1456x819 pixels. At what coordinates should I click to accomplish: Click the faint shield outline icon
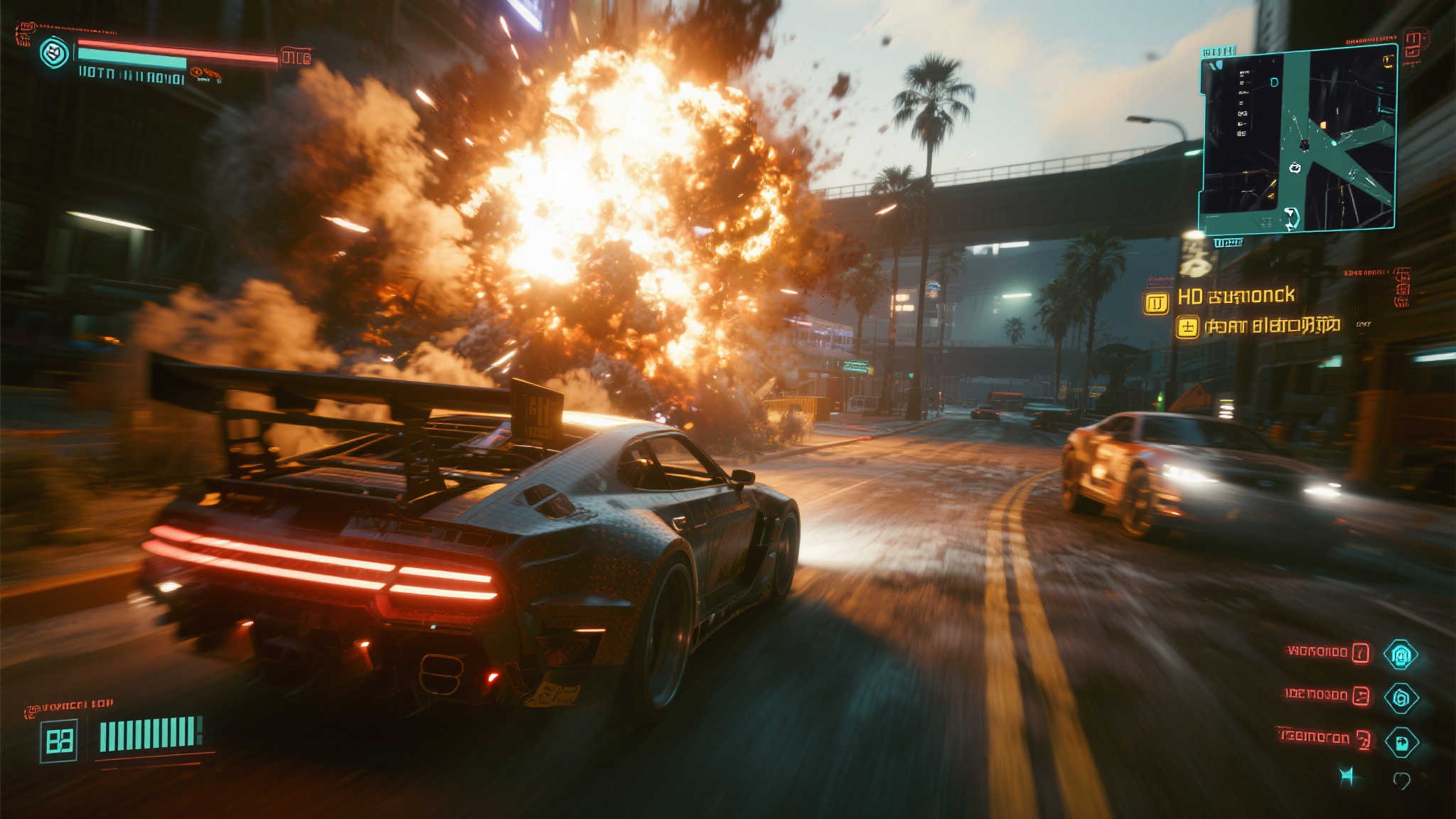(x=1401, y=781)
